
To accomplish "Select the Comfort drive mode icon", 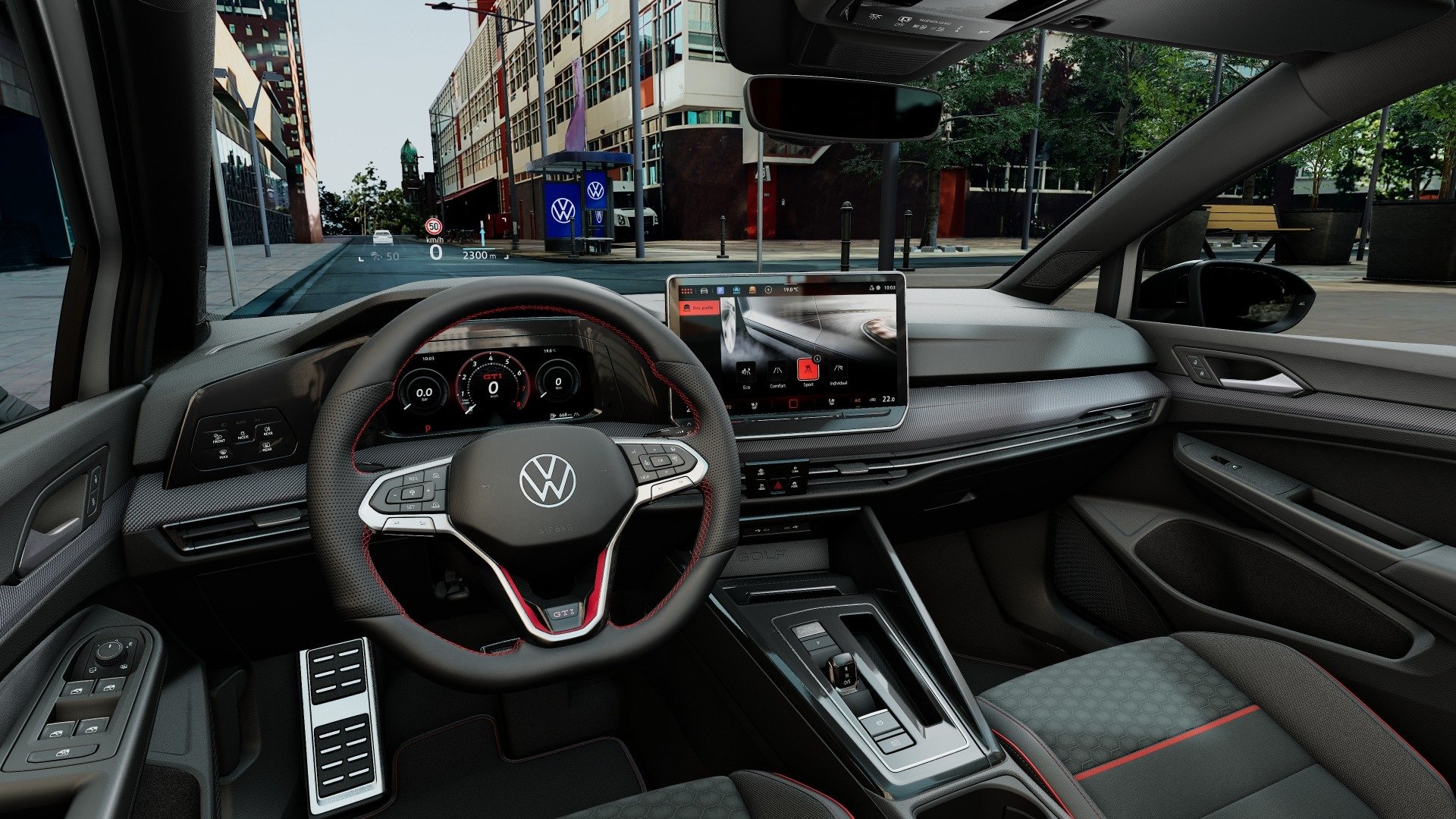I will click(x=778, y=372).
